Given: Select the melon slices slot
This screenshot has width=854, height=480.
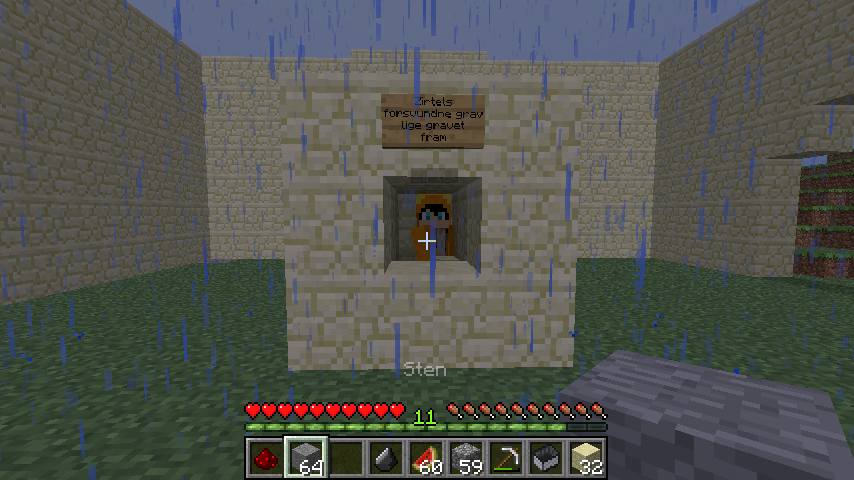Looking at the screenshot, I should (423, 458).
